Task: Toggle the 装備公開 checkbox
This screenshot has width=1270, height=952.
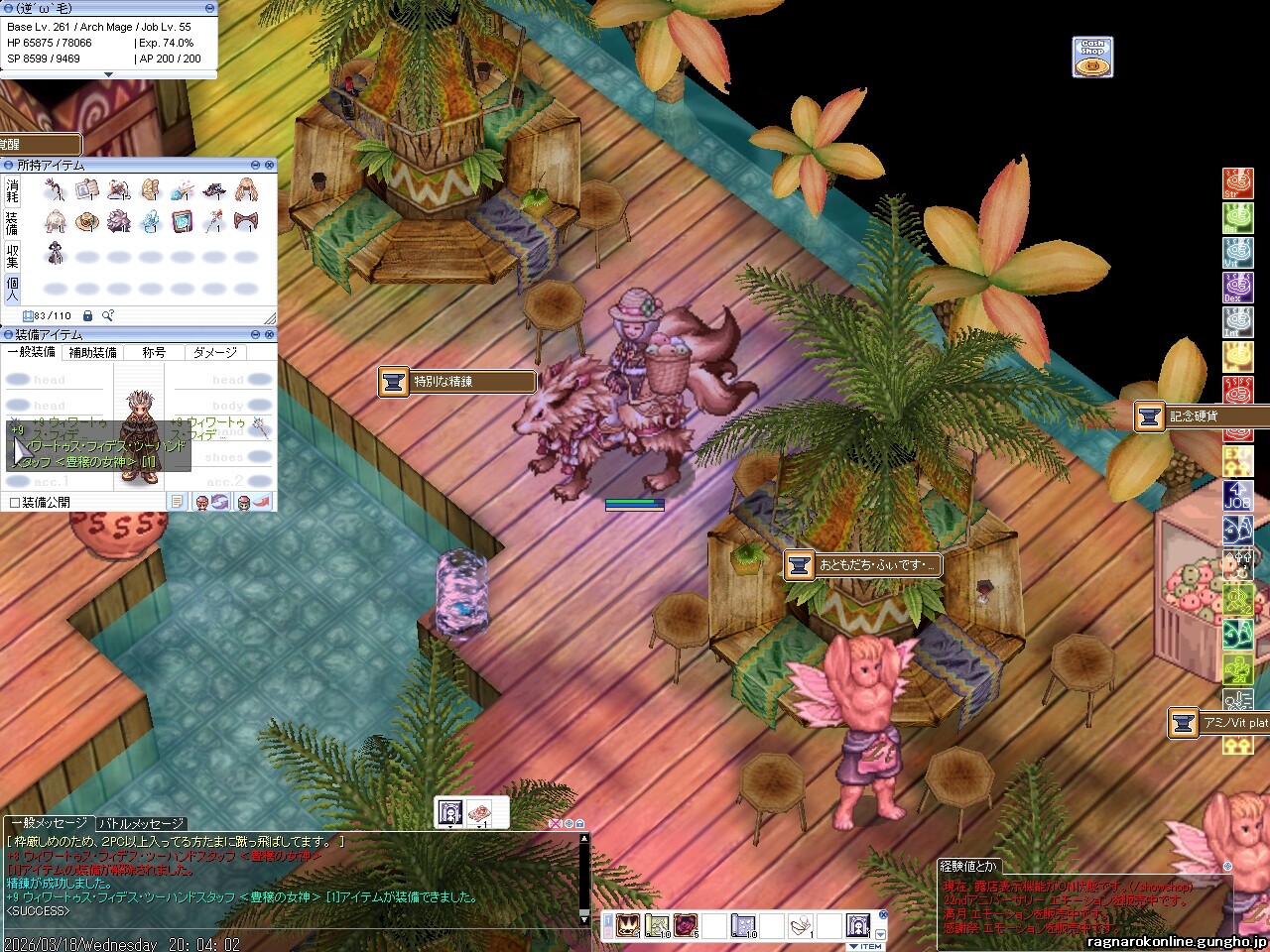Action: [x=15, y=503]
